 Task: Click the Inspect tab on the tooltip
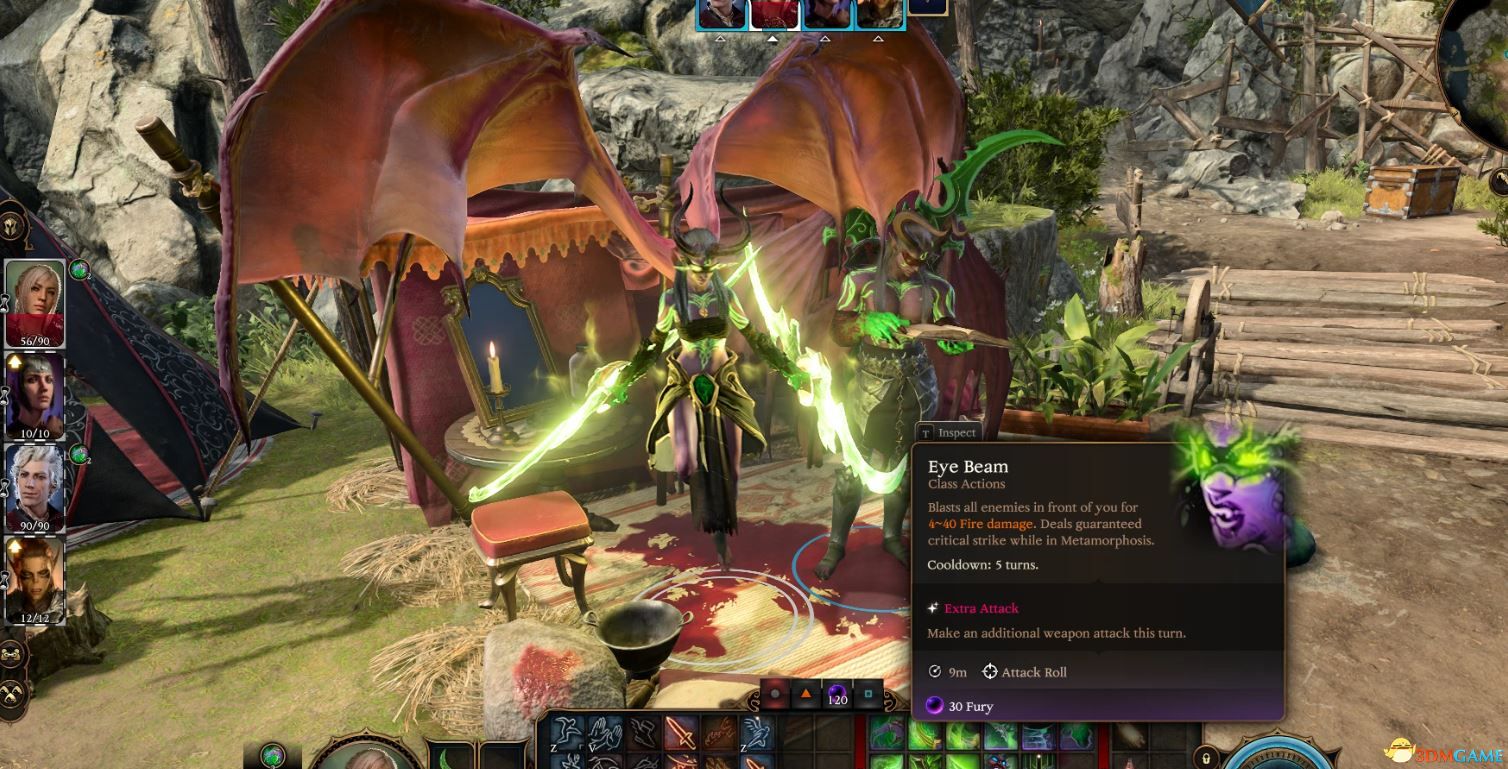(948, 433)
